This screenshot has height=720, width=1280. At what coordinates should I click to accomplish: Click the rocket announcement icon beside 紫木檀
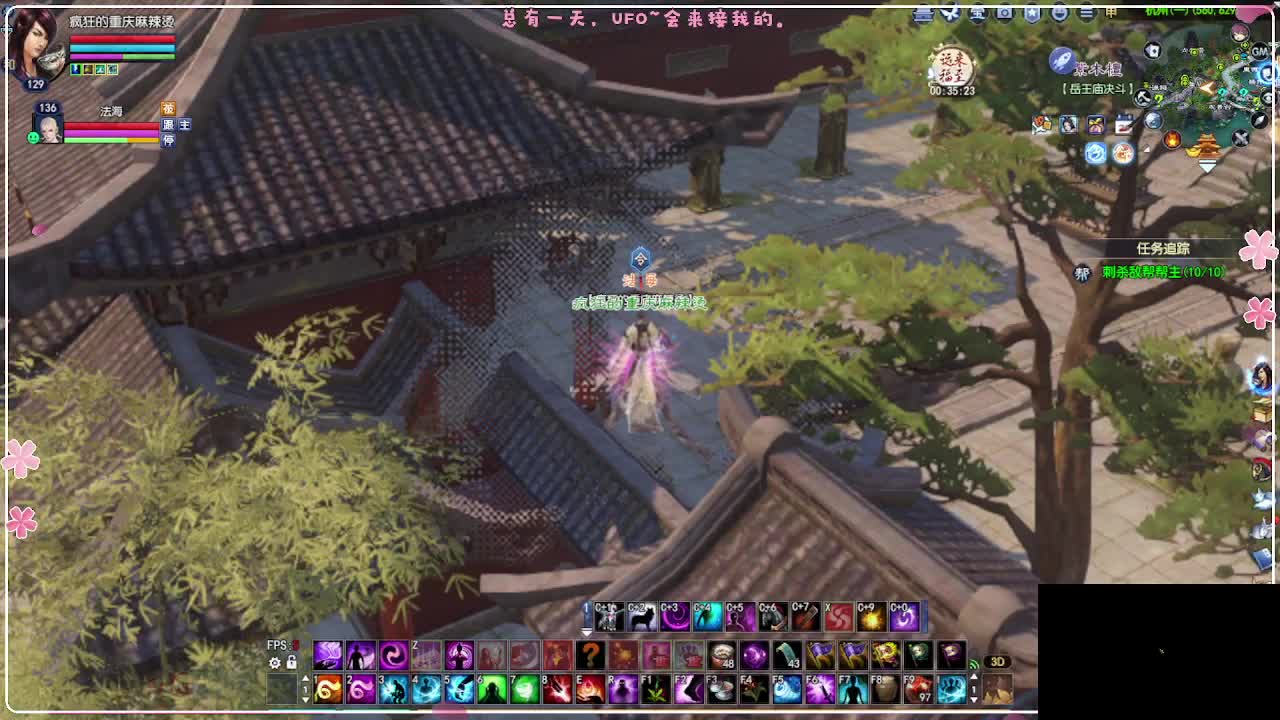click(1059, 60)
